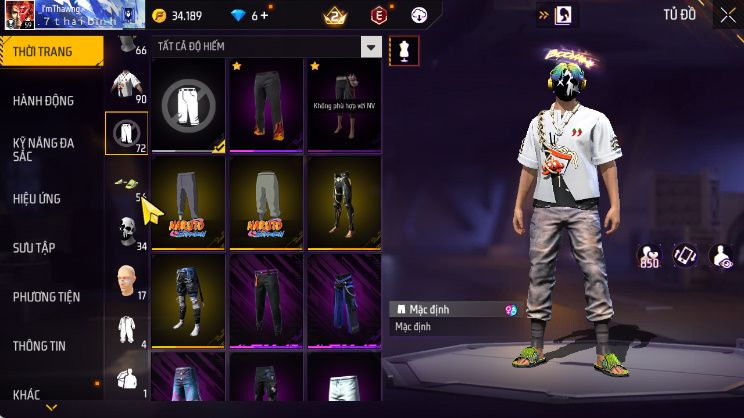Equip the flame-cuffed black pants

267,103
